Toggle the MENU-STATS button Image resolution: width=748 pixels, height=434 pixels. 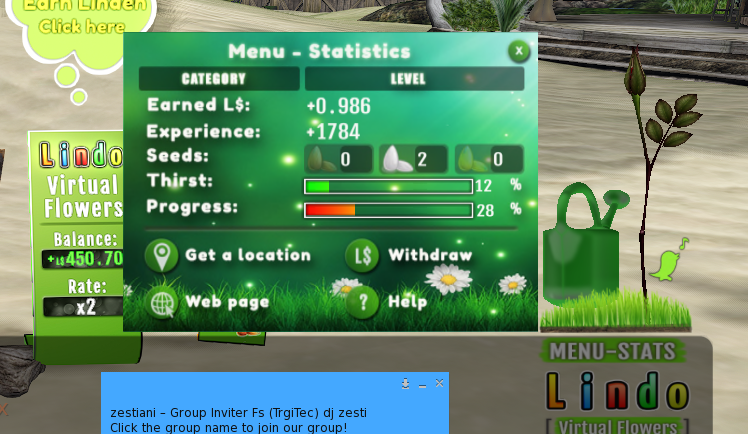pyautogui.click(x=614, y=351)
